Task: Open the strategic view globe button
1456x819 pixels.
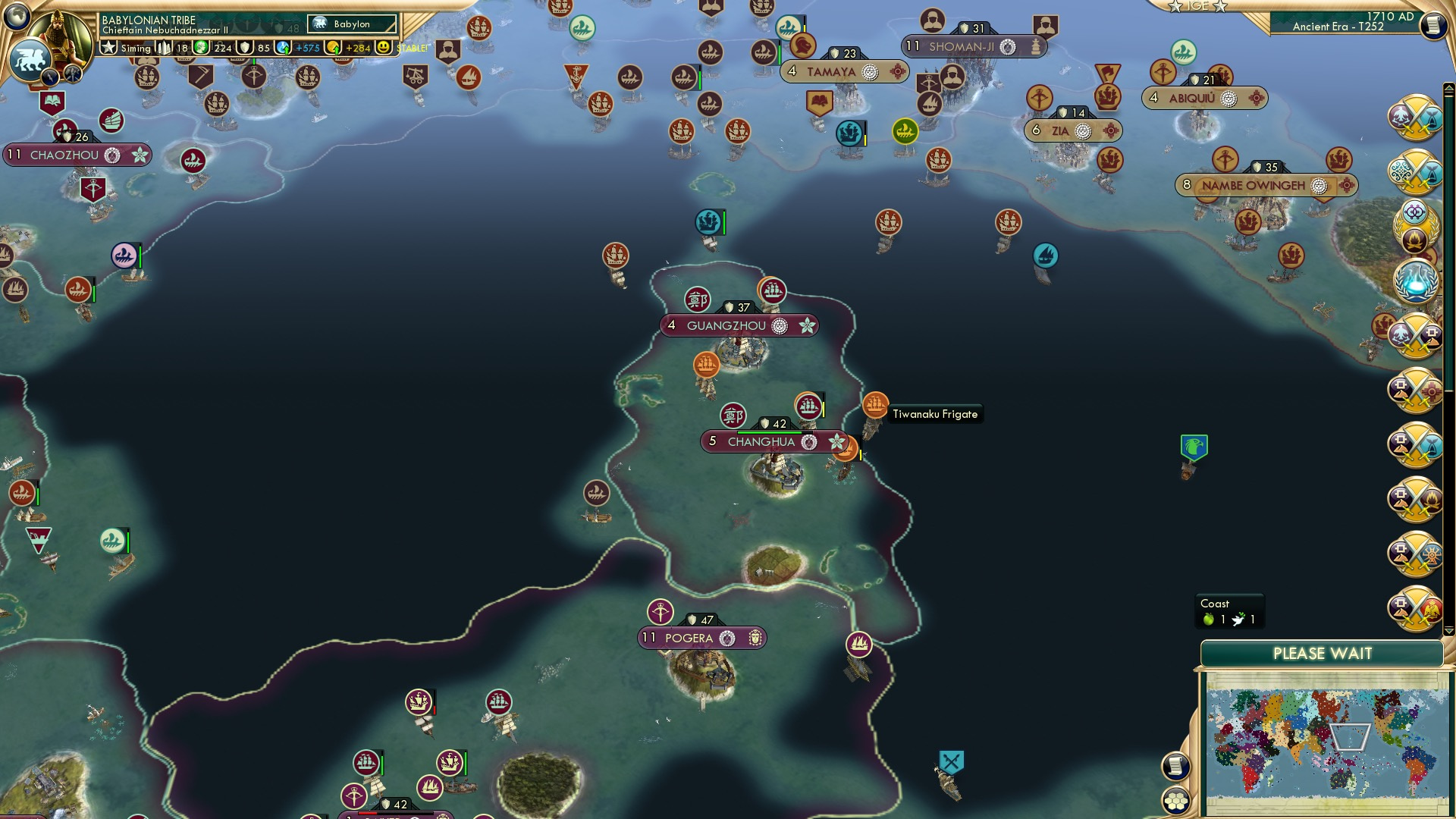Action: 17,17
